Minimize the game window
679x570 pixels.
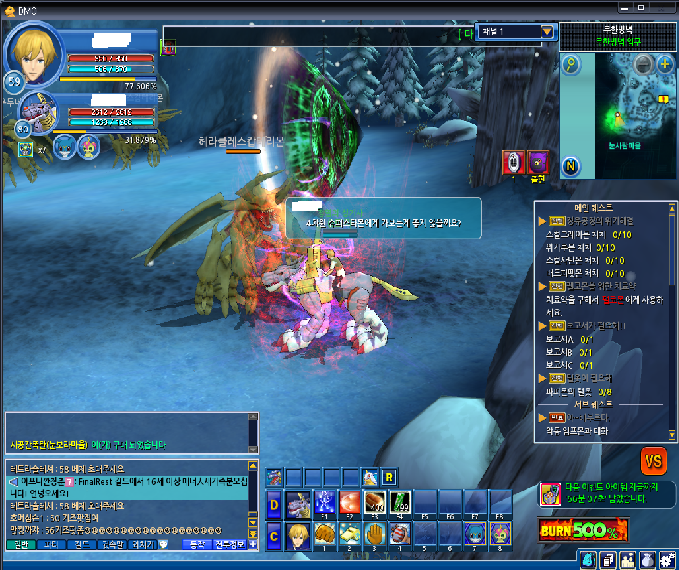626,7
